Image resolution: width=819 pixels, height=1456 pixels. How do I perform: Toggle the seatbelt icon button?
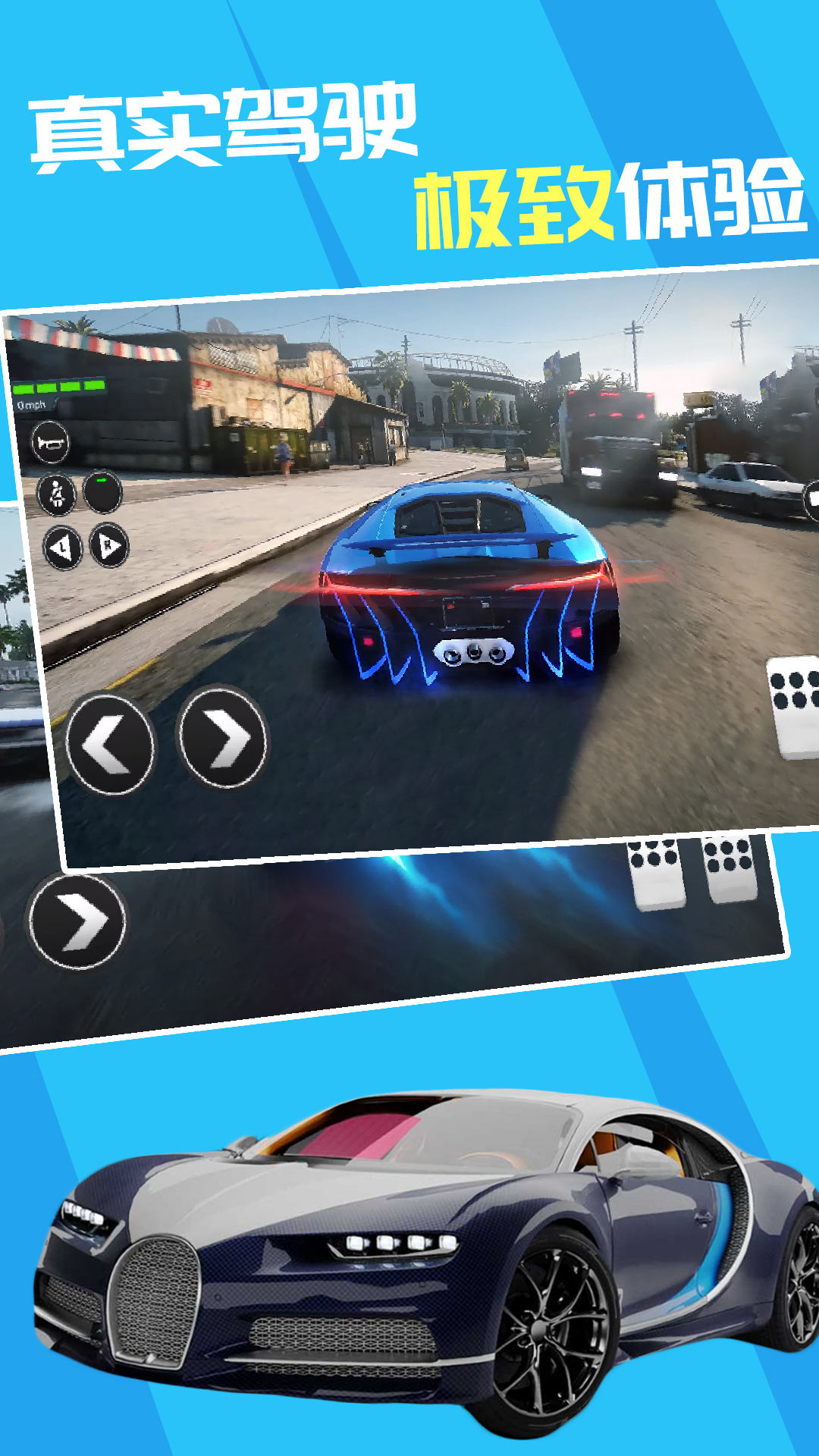click(57, 495)
